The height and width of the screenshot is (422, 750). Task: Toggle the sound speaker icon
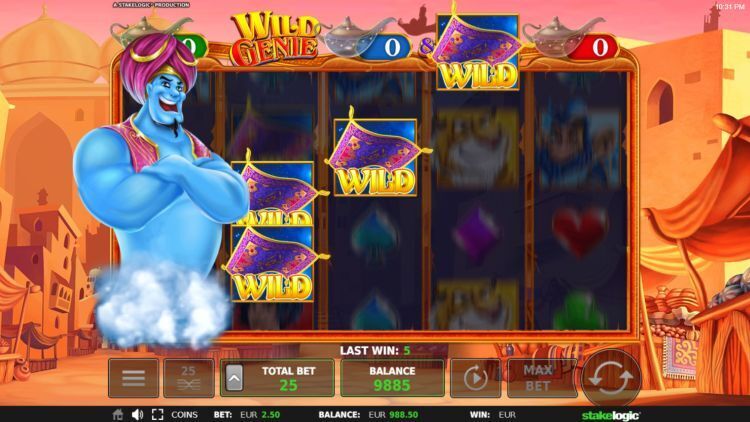pos(137,414)
